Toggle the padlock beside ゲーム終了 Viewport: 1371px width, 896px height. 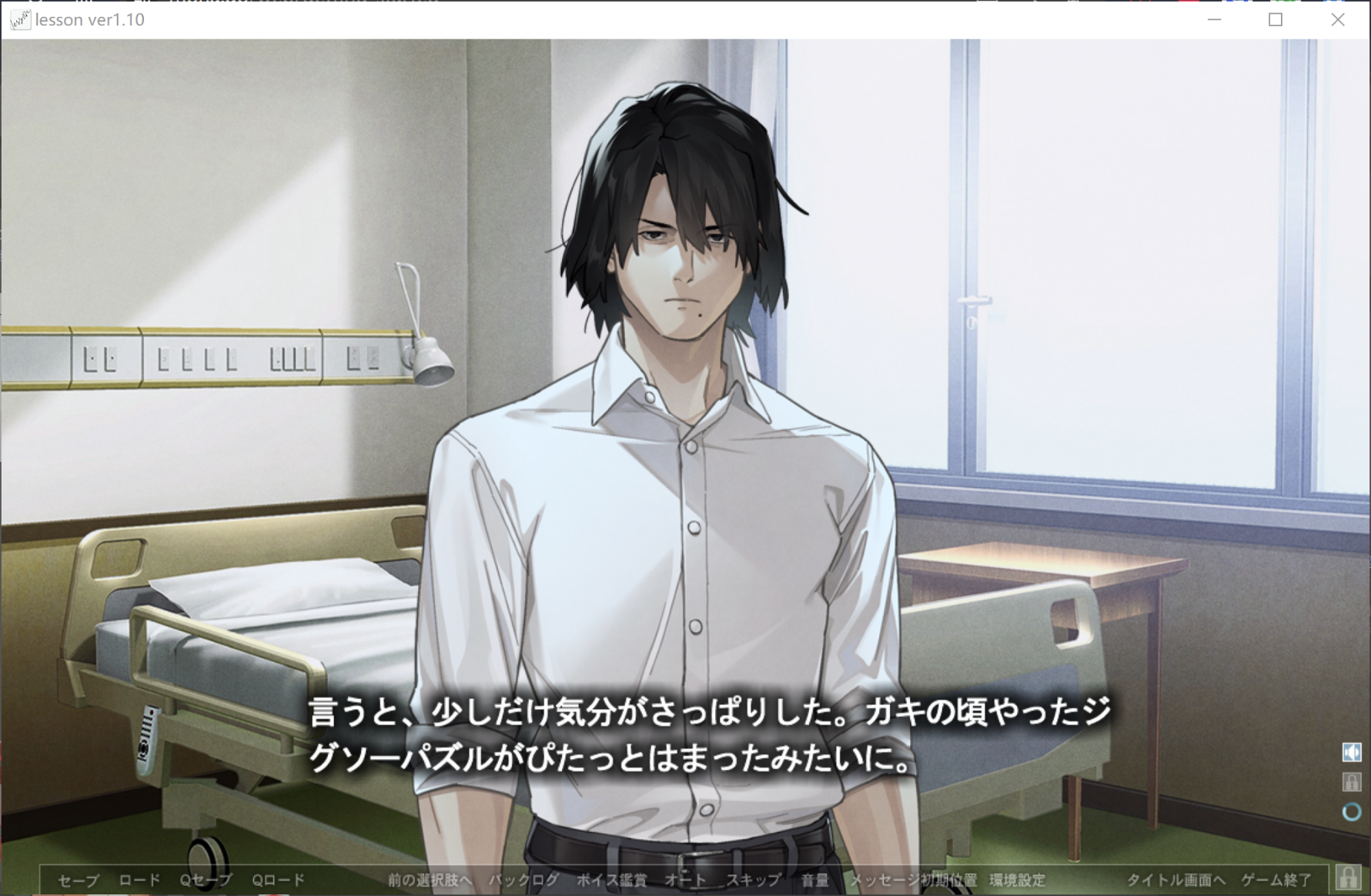1348,878
